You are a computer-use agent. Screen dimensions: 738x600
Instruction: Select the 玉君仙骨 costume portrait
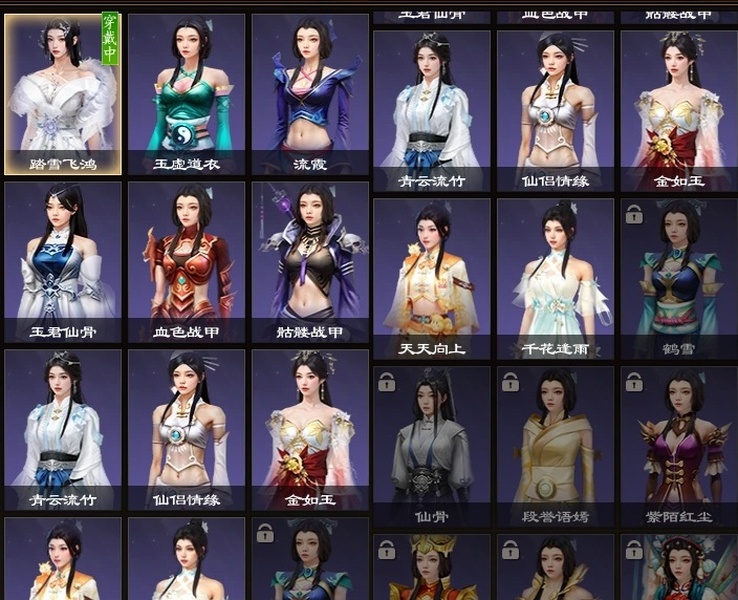[63, 262]
